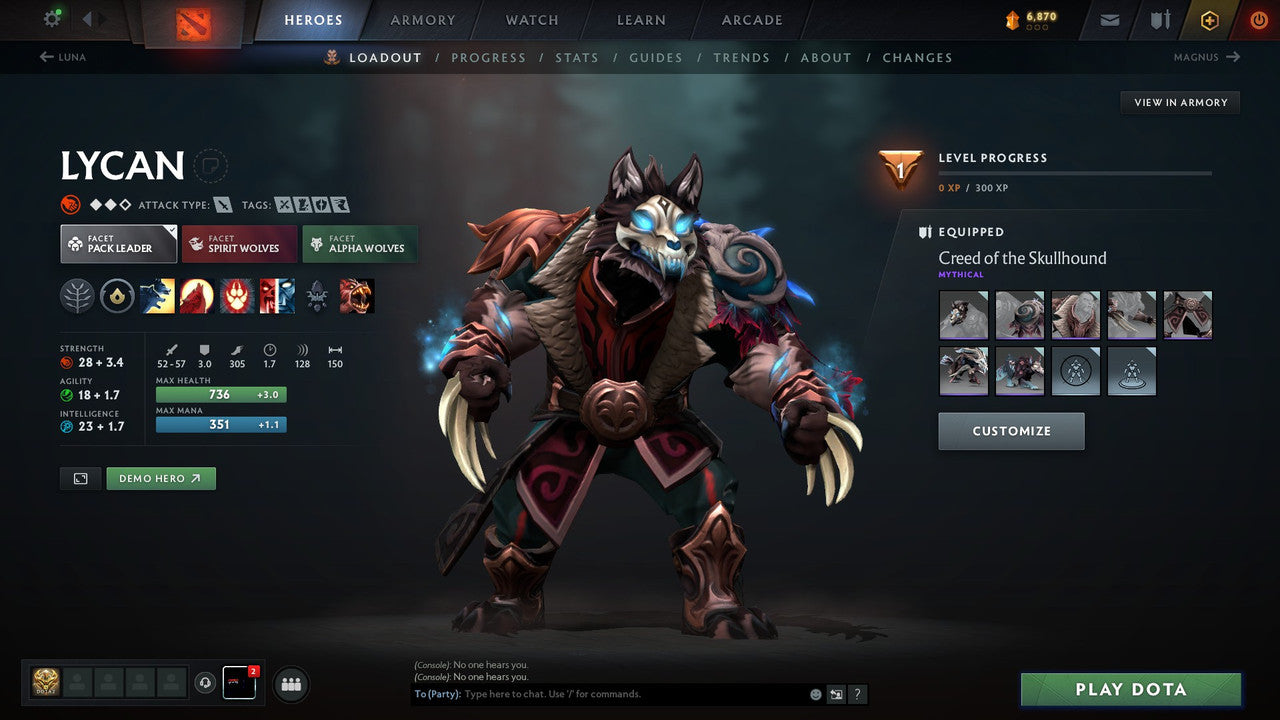Select the Spirit Wolves facet

239,243
